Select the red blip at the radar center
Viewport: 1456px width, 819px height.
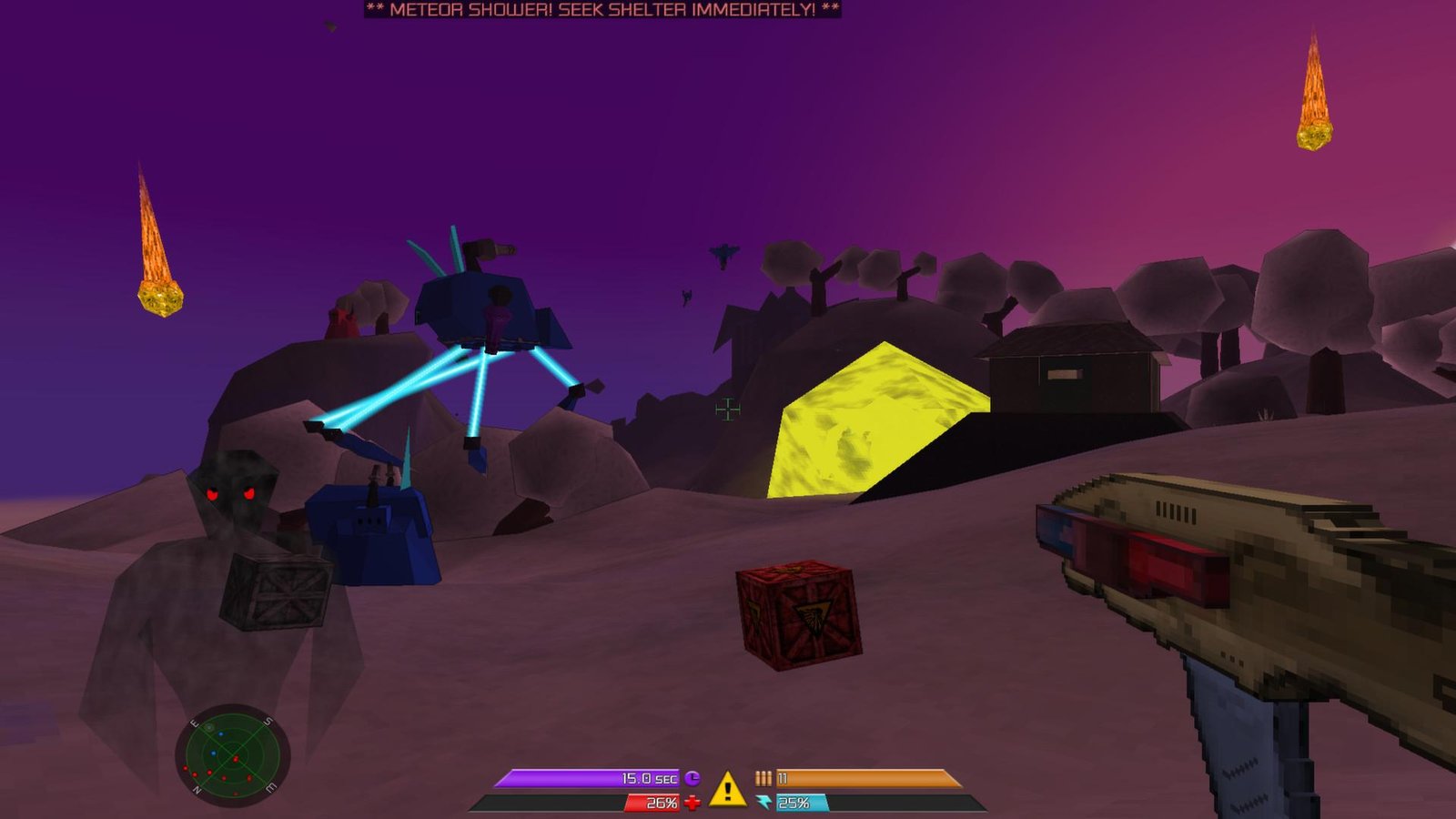236,758
